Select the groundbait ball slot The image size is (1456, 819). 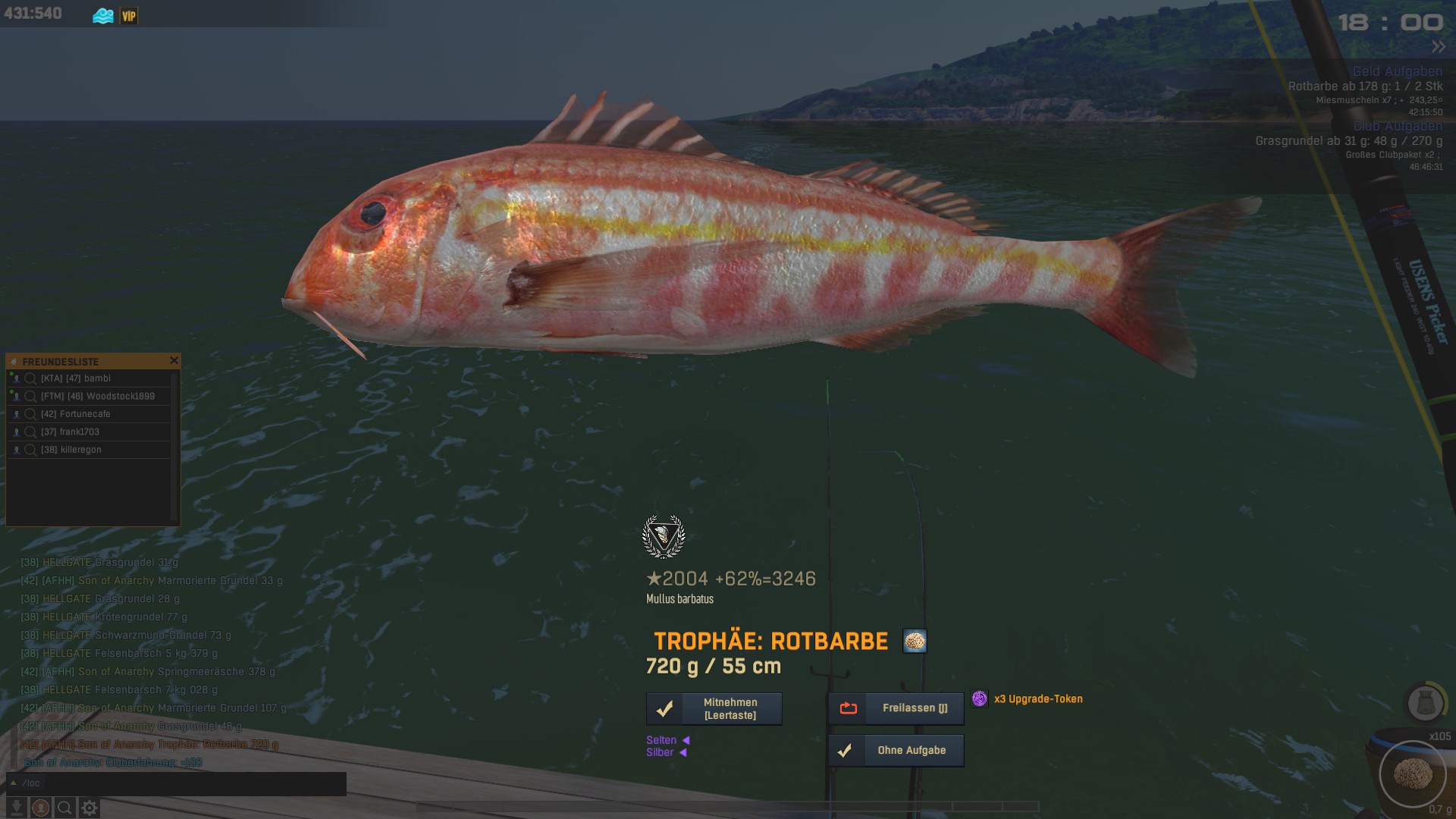(x=1413, y=775)
